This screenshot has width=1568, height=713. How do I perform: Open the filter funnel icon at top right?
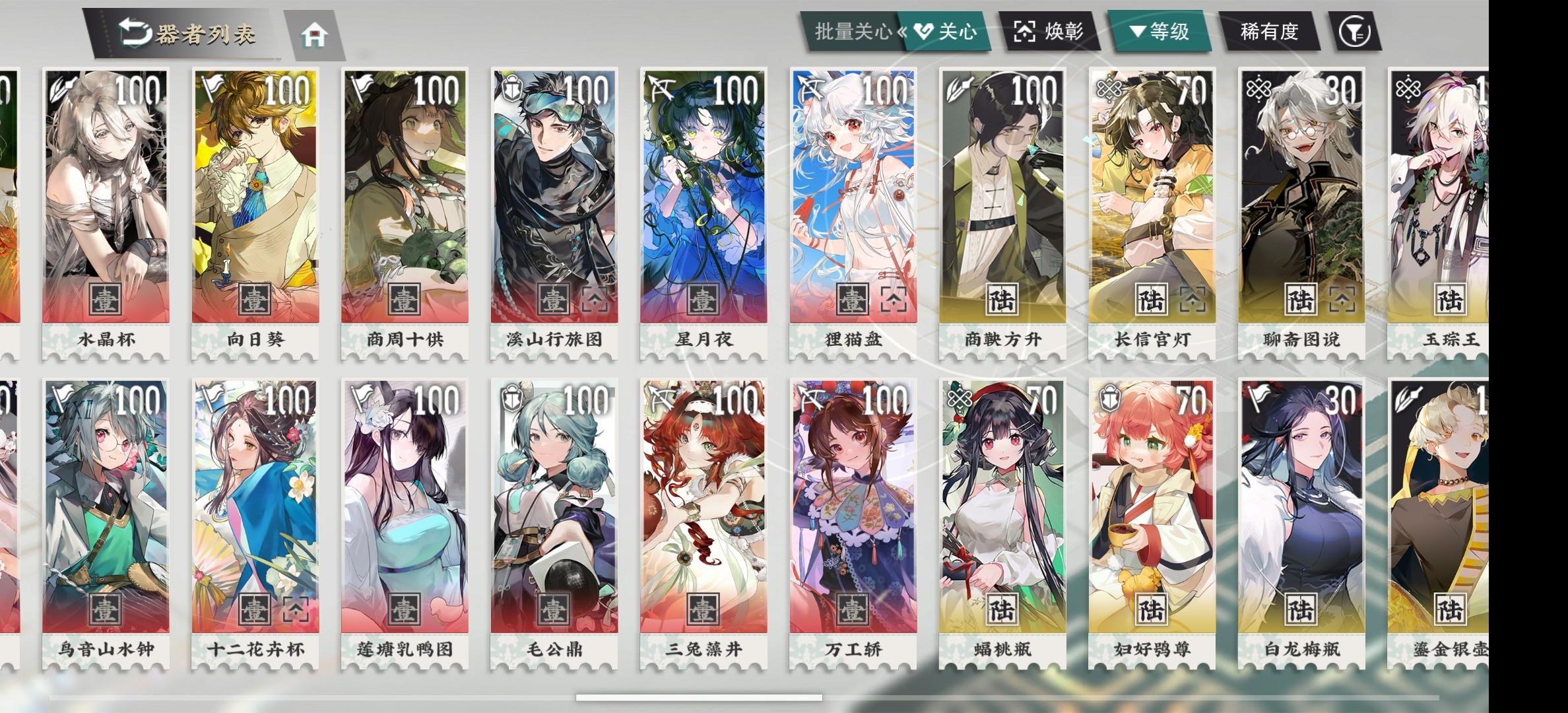(x=1354, y=30)
